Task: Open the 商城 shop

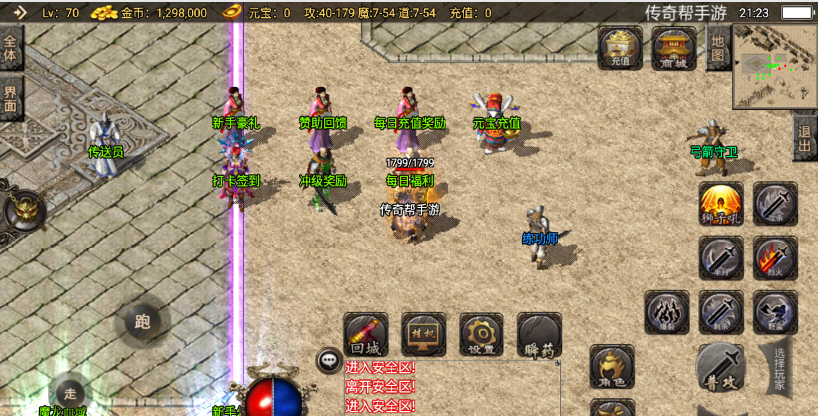Action: [x=673, y=48]
